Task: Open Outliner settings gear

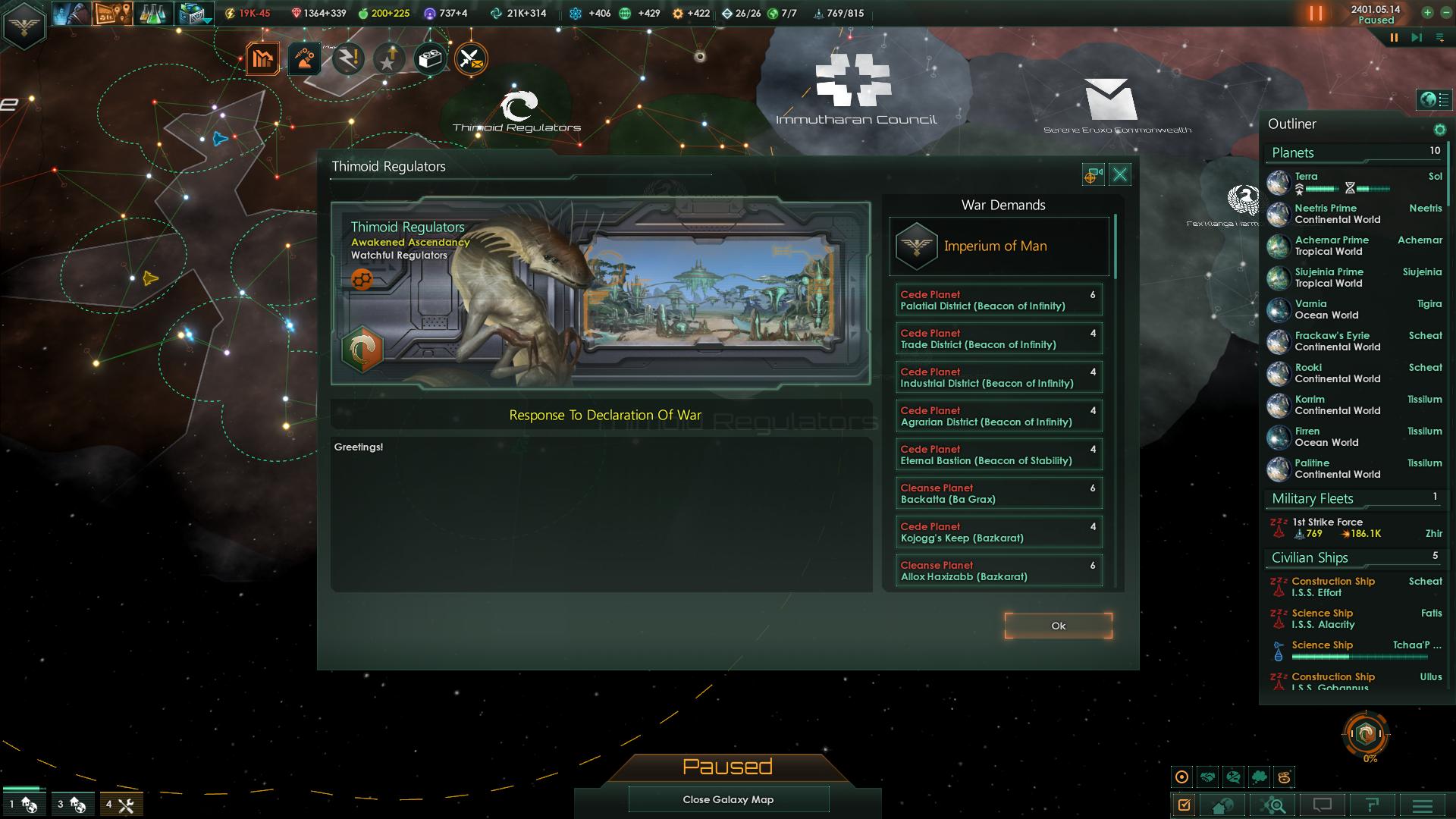Action: (x=1439, y=130)
